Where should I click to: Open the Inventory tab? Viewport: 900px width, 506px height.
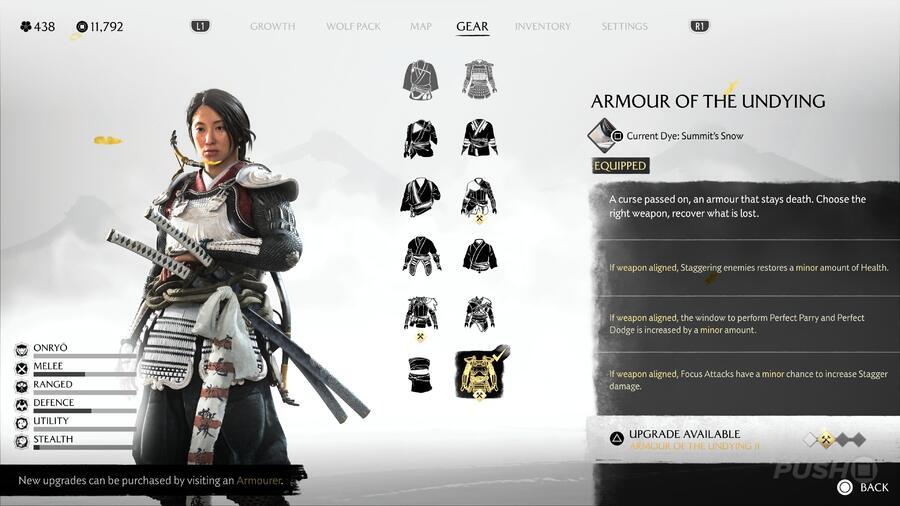[x=543, y=26]
